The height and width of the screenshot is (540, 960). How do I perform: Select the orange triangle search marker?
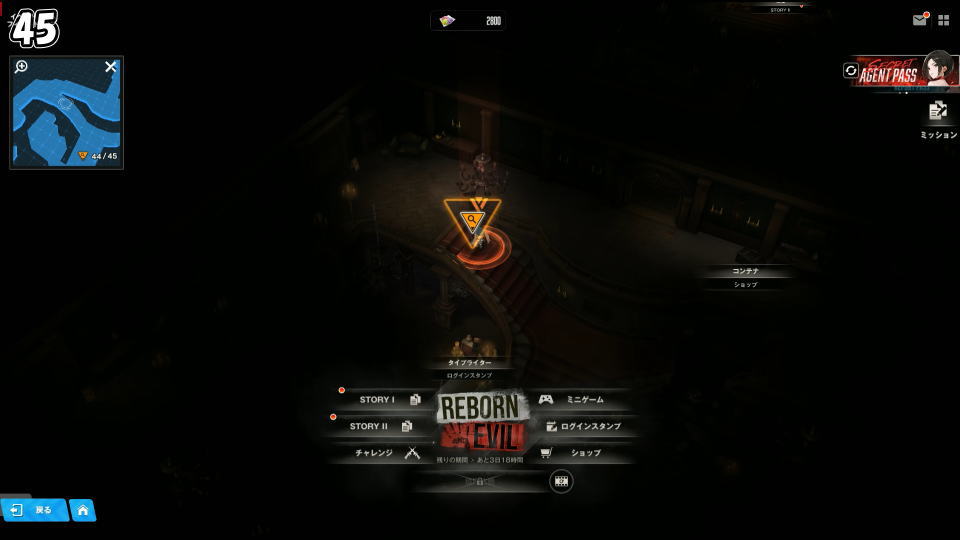click(469, 222)
